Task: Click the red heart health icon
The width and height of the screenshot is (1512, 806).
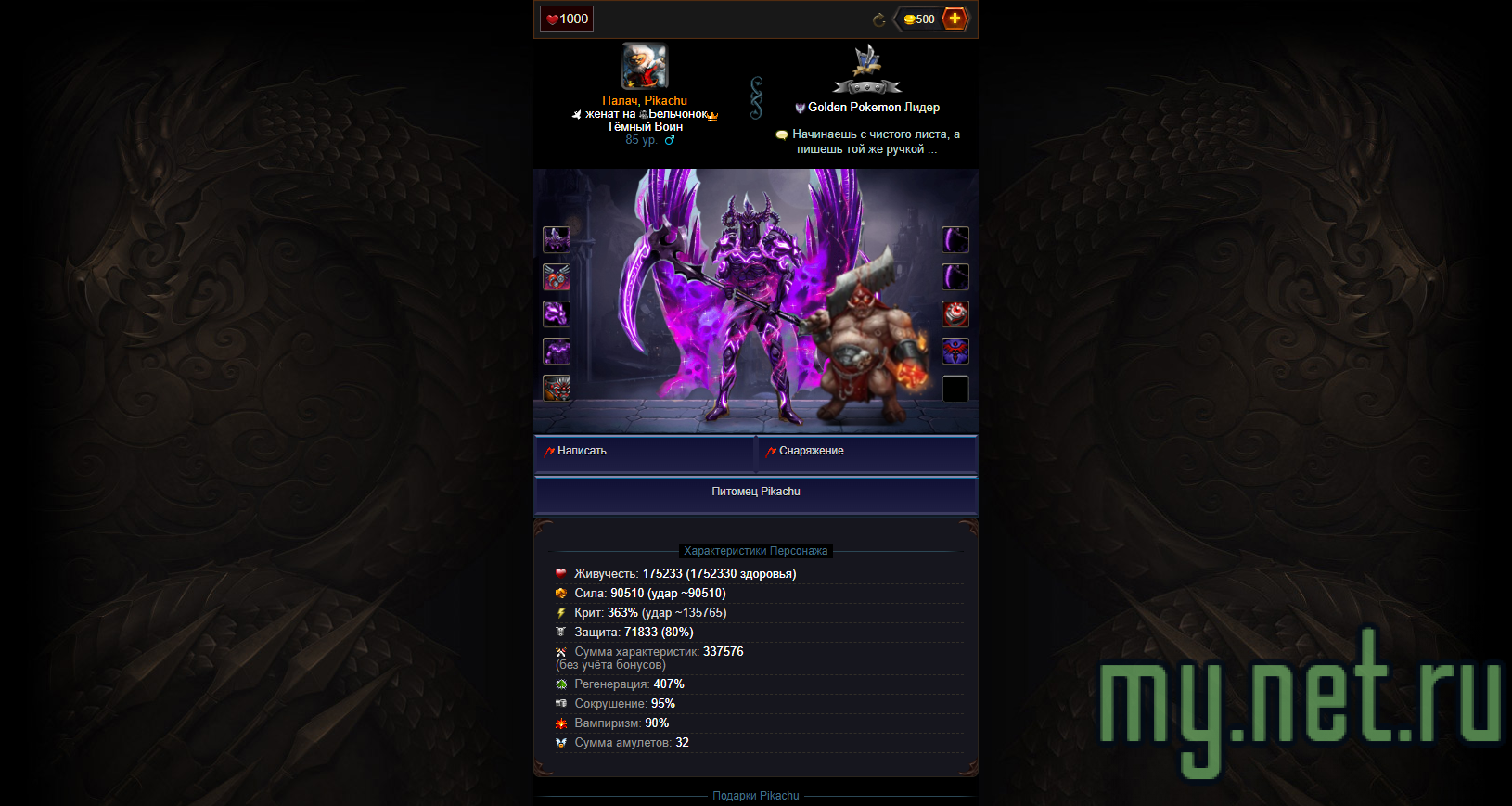Action: 552,18
